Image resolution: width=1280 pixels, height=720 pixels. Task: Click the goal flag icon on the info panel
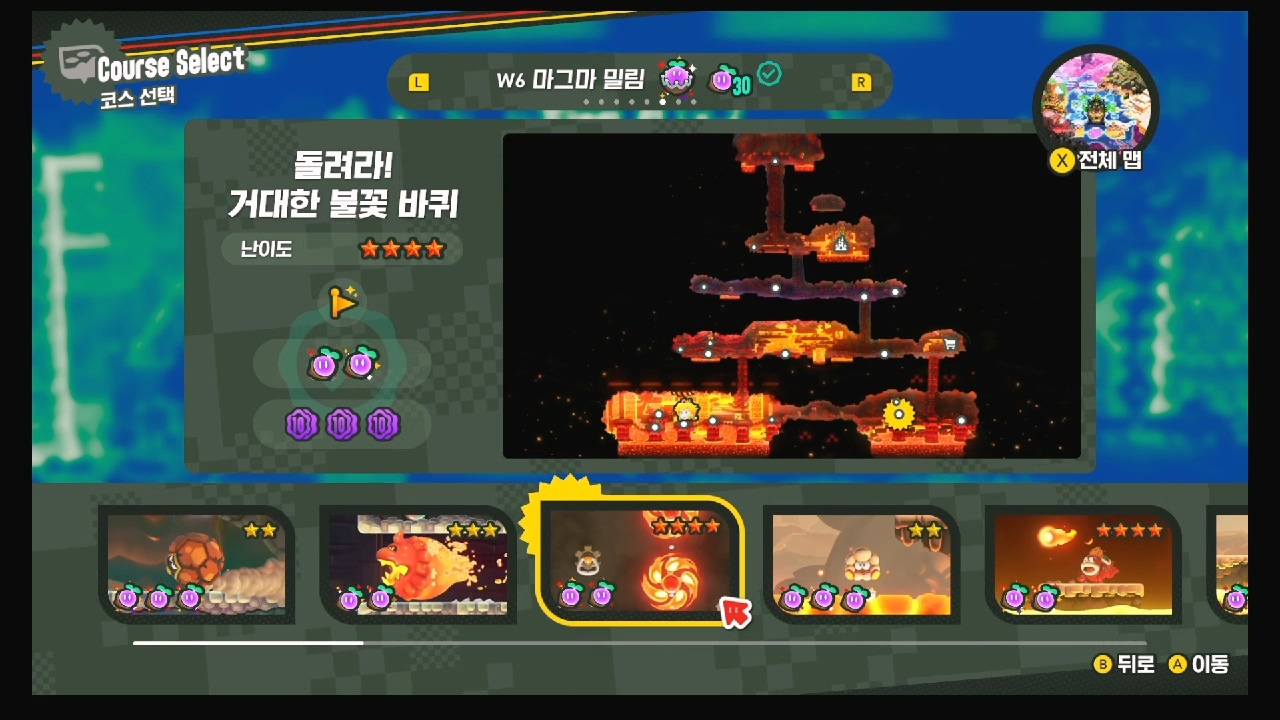pyautogui.click(x=343, y=303)
